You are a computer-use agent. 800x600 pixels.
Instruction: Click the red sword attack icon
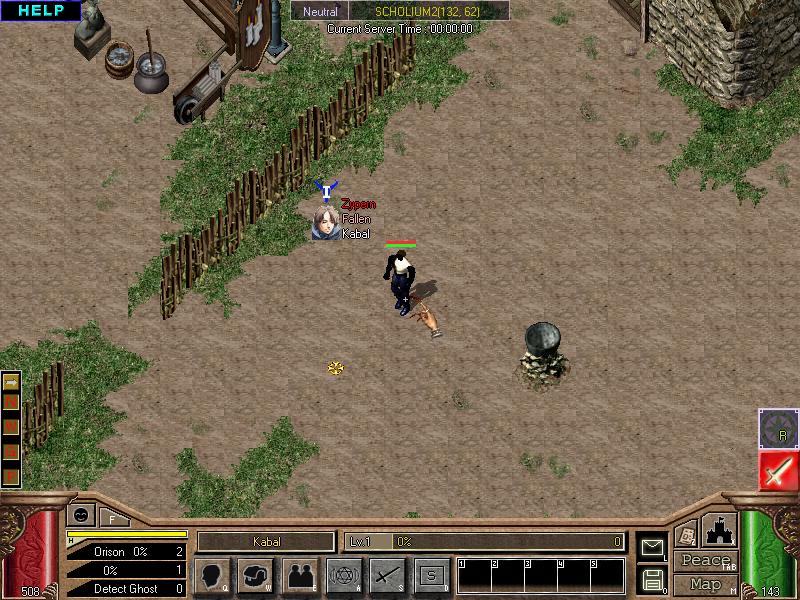(x=778, y=471)
